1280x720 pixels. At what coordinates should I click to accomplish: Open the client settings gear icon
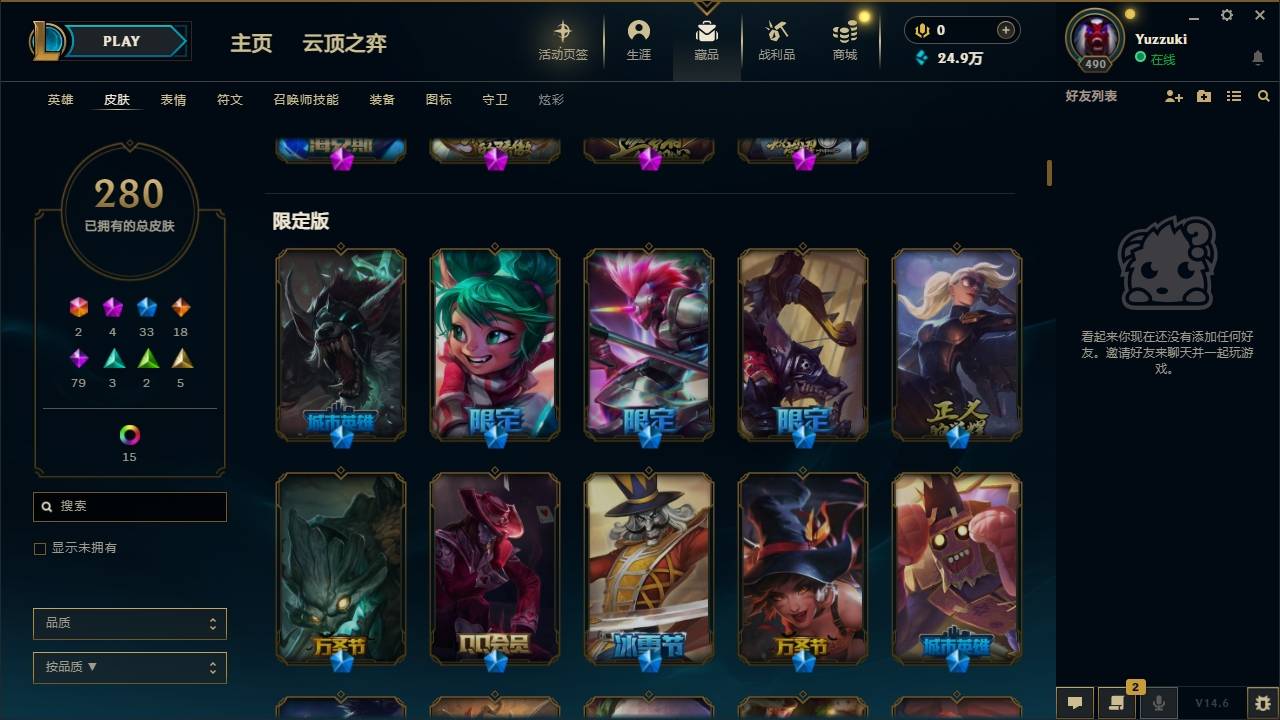(1226, 15)
